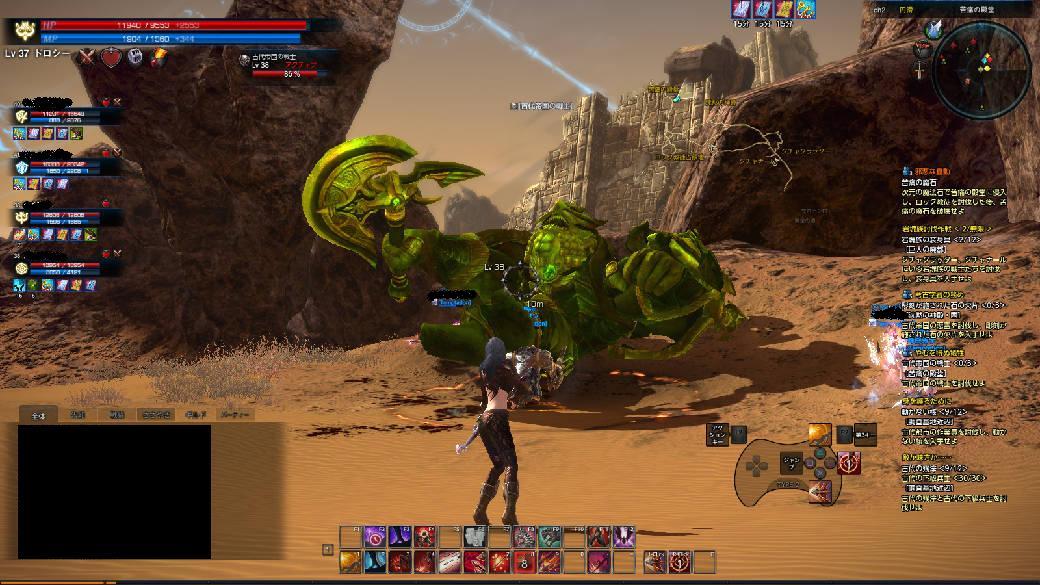The image size is (1040, 585).
Task: Trigger the red skill showing number 8
Action: (x=525, y=562)
